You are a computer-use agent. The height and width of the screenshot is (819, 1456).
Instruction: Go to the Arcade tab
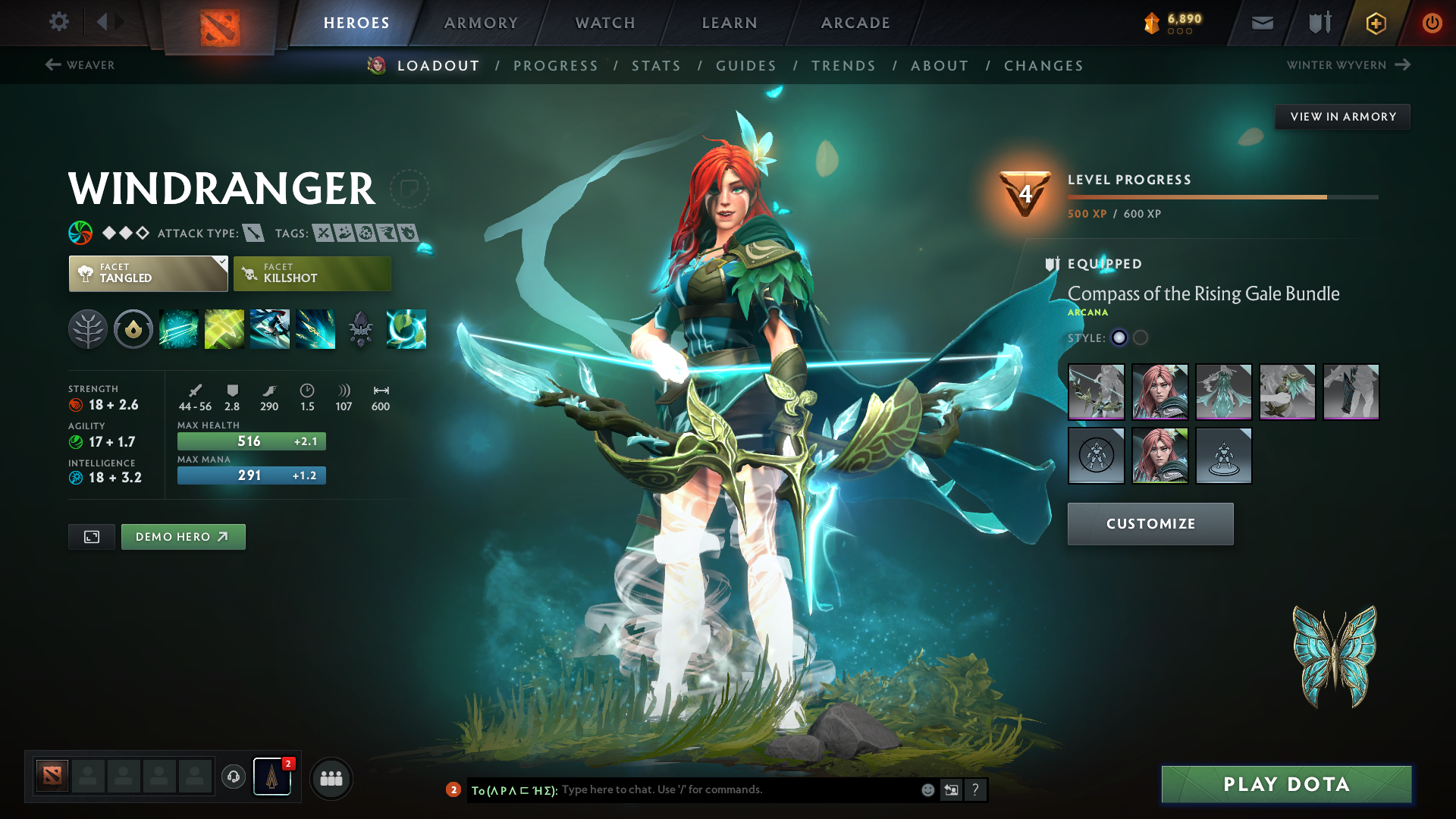pos(855,23)
